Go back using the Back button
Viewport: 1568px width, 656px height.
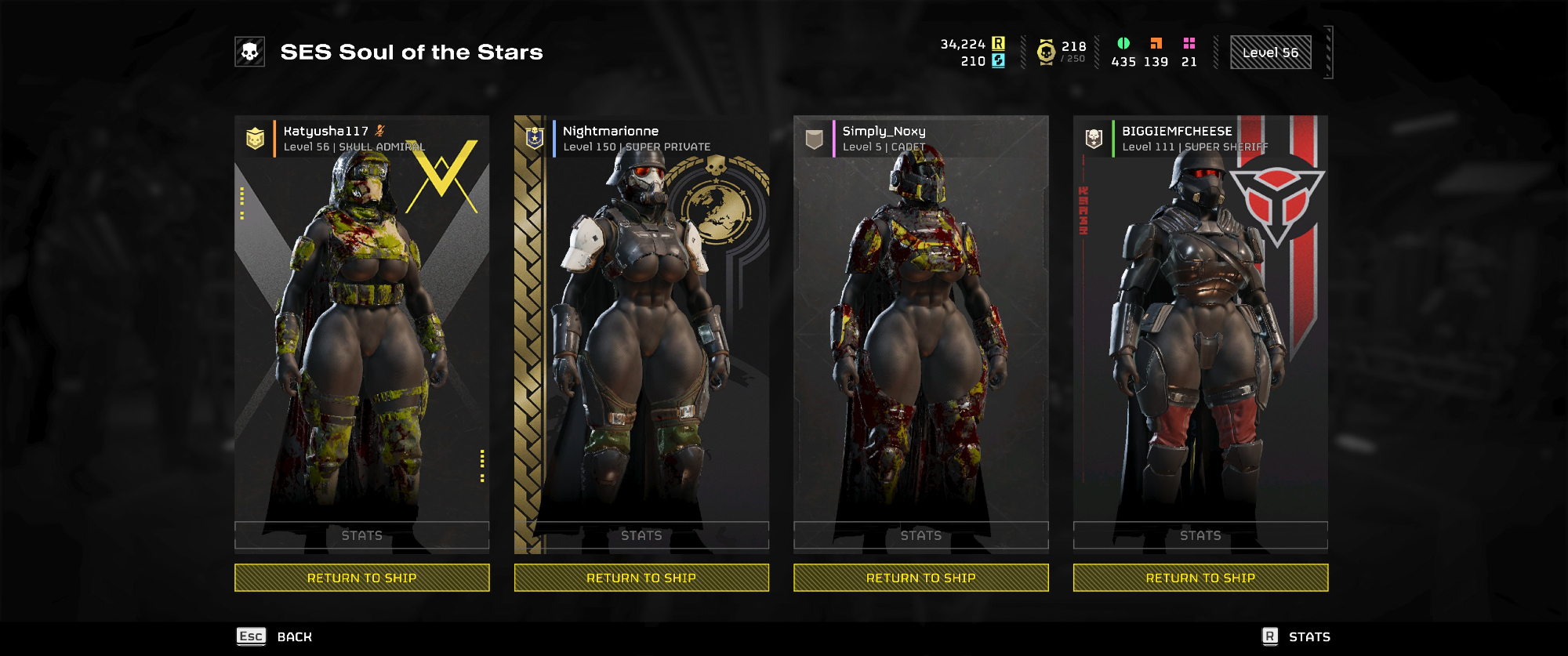tap(275, 636)
